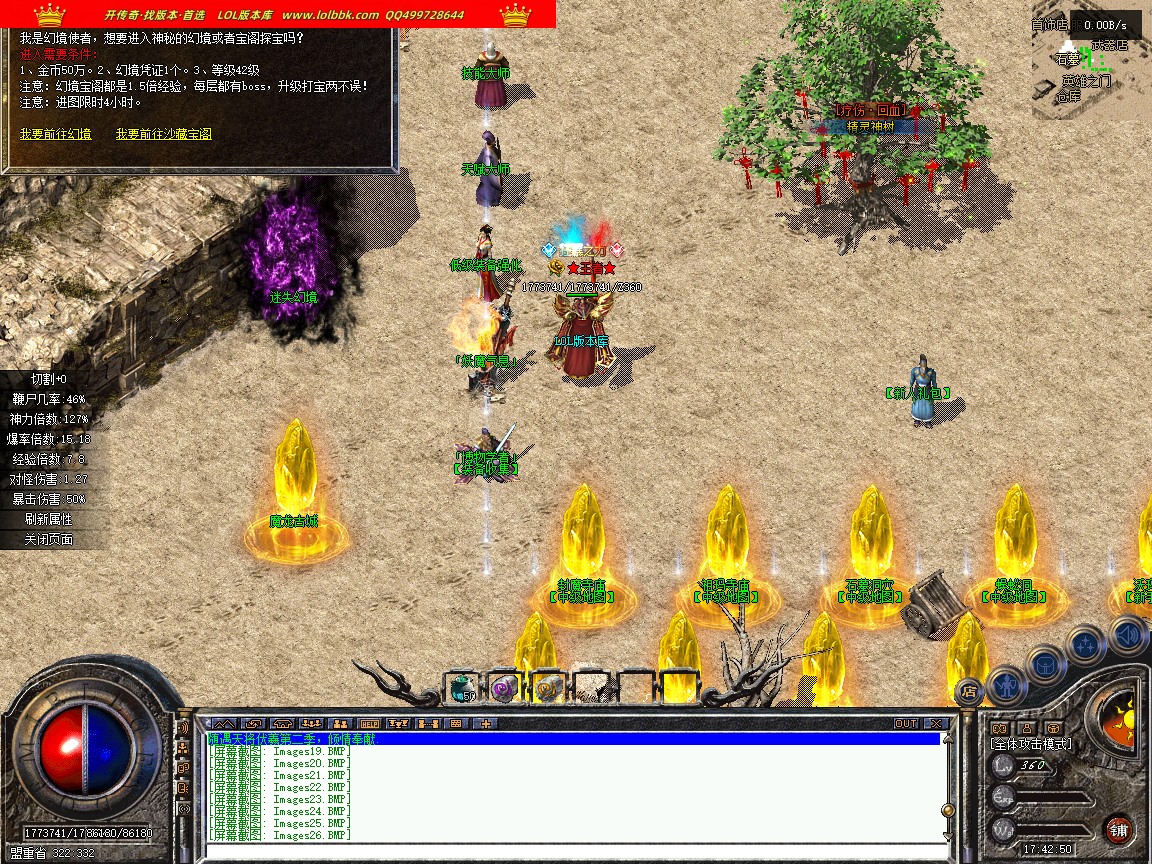
Task: Open character panel with warrior icon
Action: [1005, 684]
